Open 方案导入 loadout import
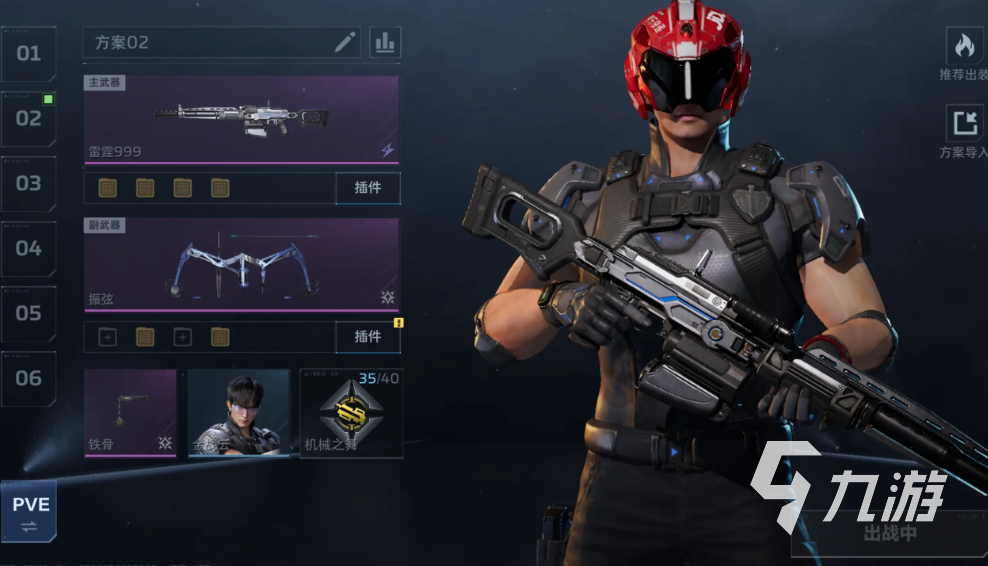Image resolution: width=988 pixels, height=566 pixels. (x=964, y=132)
